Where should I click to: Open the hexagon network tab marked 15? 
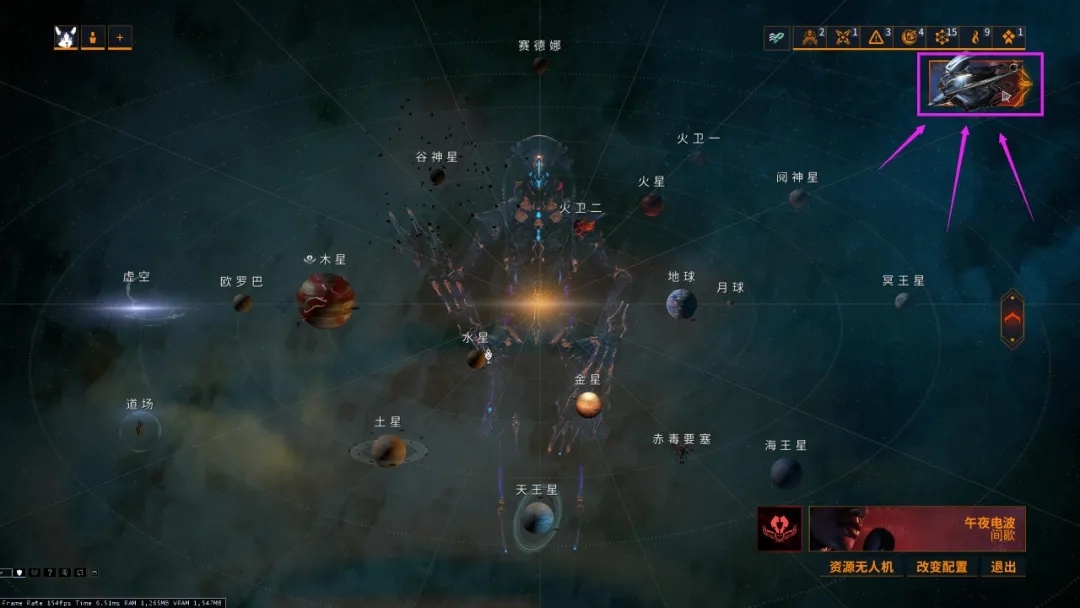click(943, 37)
